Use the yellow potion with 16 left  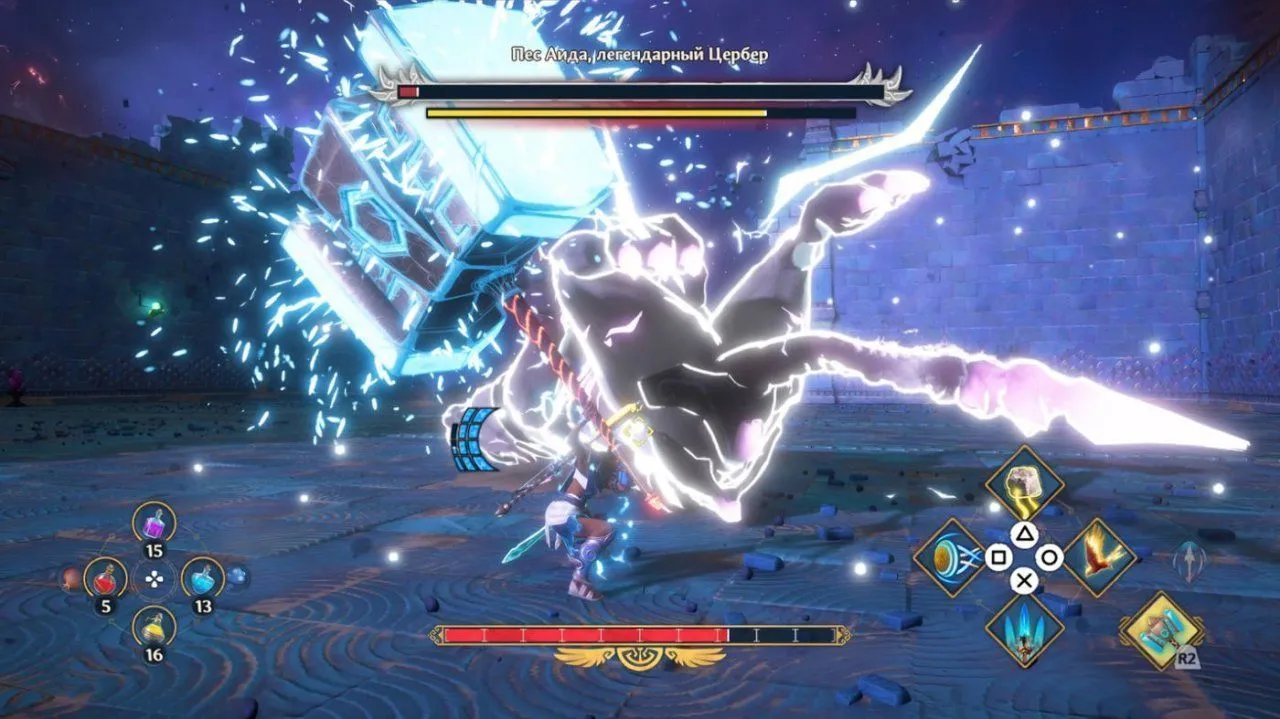tap(154, 627)
